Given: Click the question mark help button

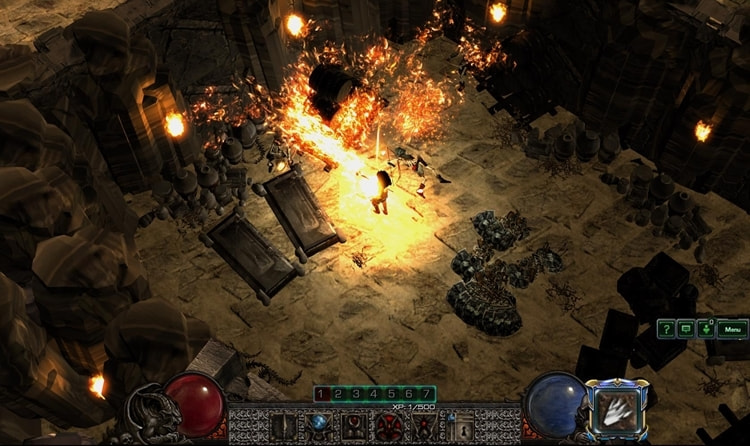Looking at the screenshot, I should [x=667, y=328].
